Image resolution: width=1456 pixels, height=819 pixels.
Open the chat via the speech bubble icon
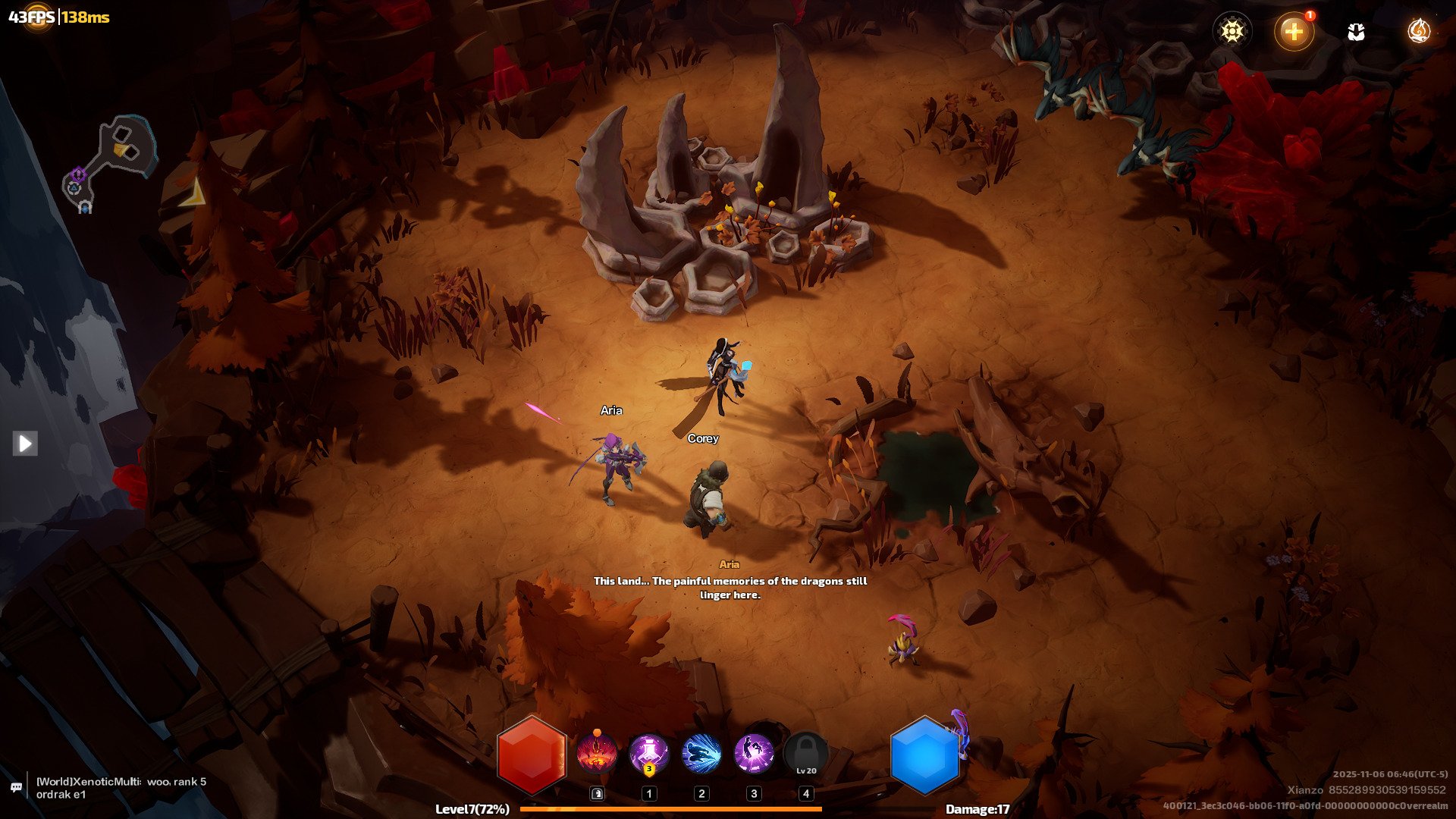pos(16,788)
